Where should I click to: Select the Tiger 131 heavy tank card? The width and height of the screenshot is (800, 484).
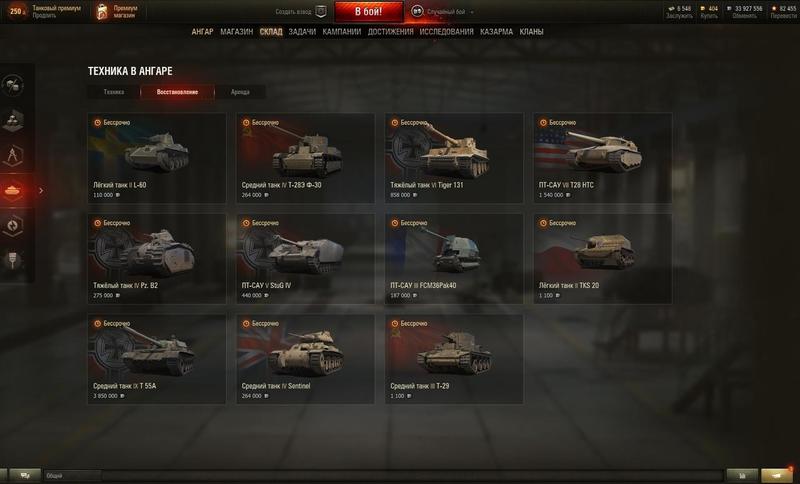454,158
